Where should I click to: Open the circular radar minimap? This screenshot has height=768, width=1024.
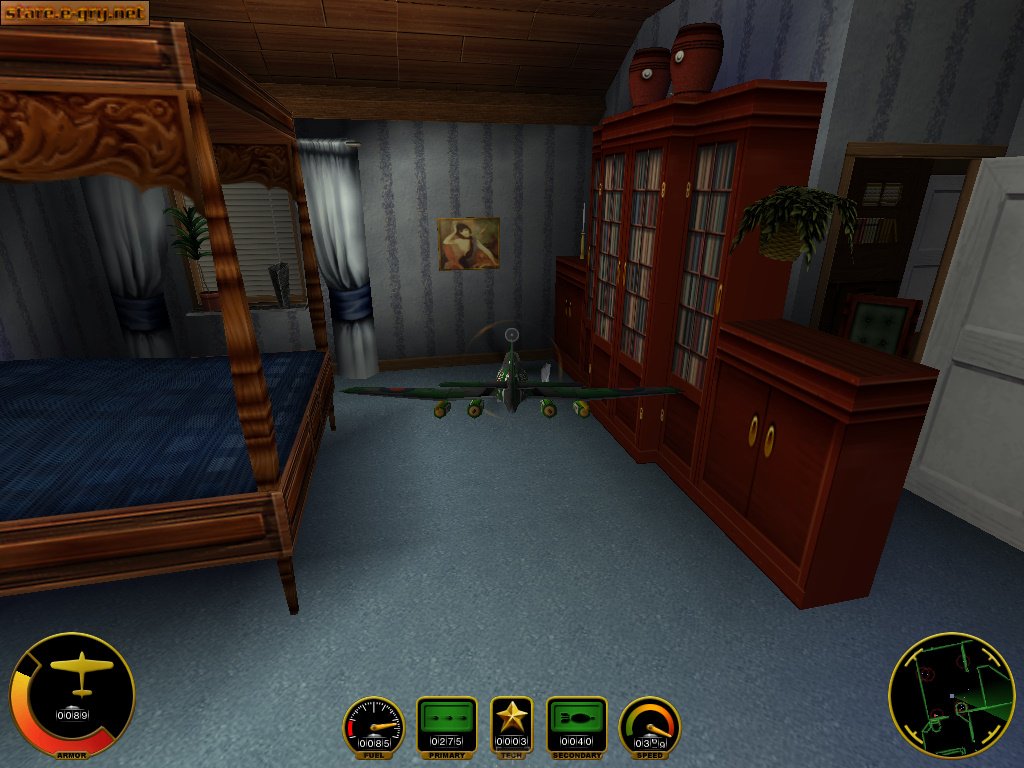pyautogui.click(x=951, y=695)
